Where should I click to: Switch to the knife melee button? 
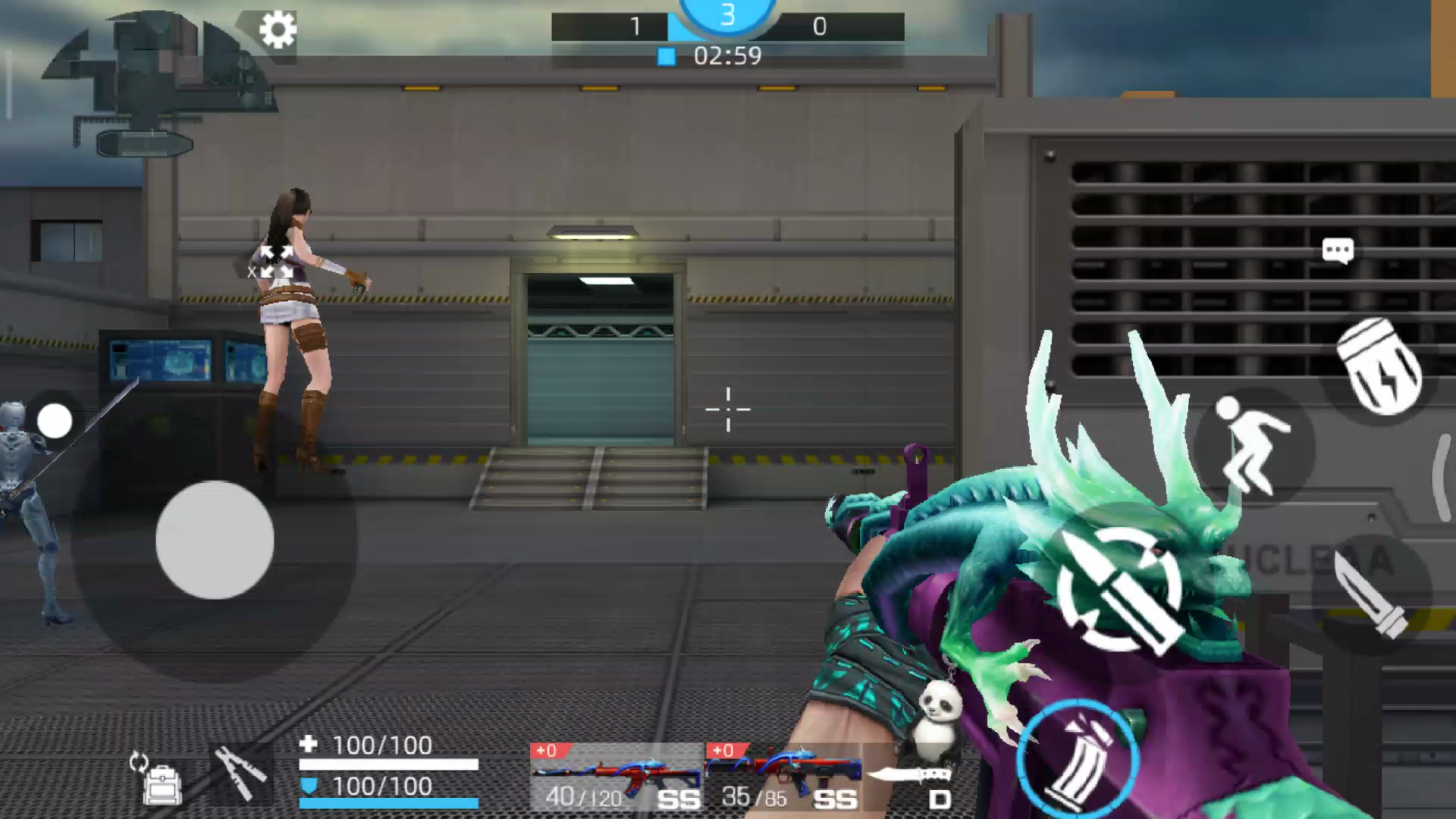[1371, 595]
